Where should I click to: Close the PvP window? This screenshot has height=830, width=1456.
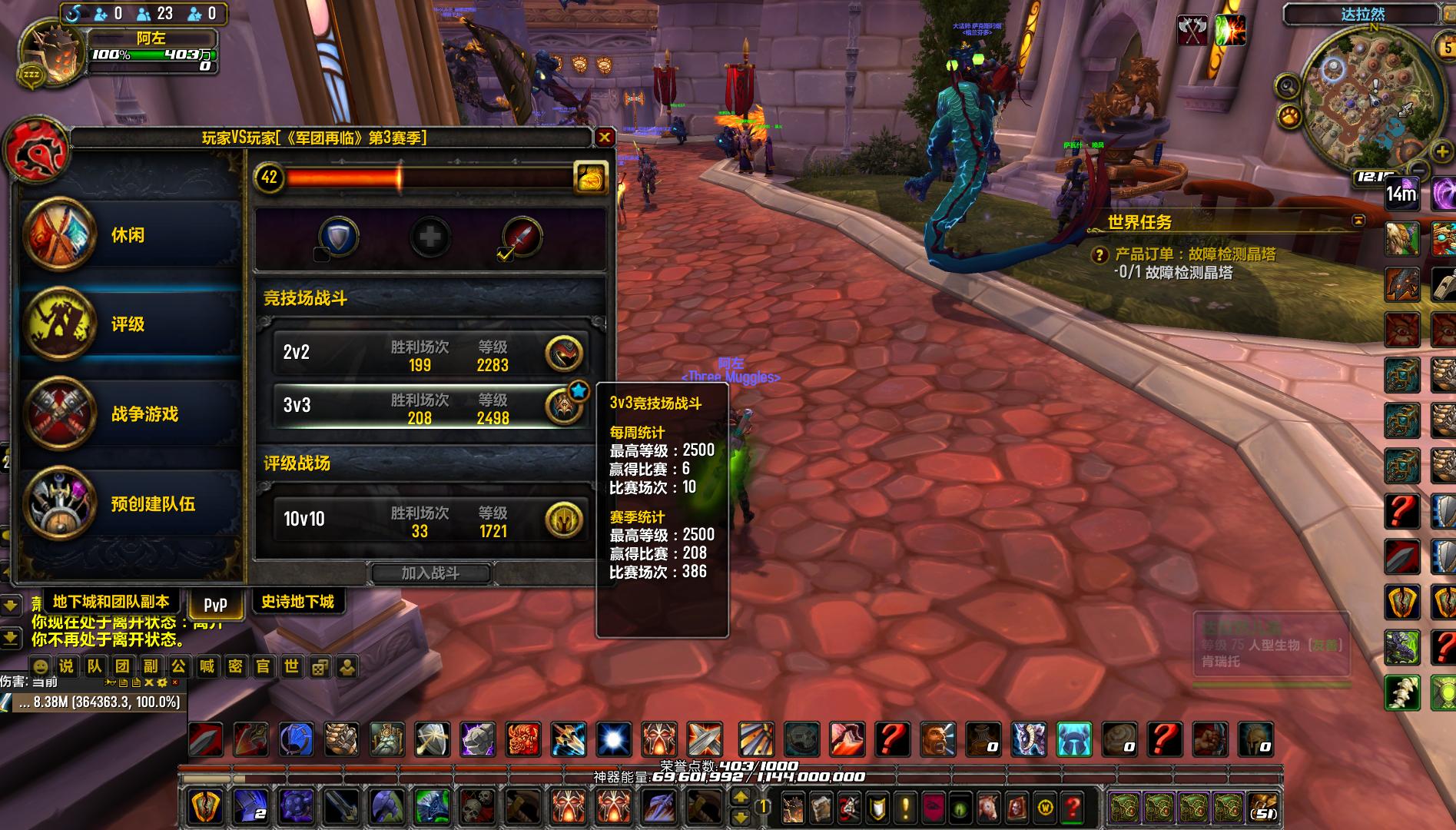coord(605,138)
